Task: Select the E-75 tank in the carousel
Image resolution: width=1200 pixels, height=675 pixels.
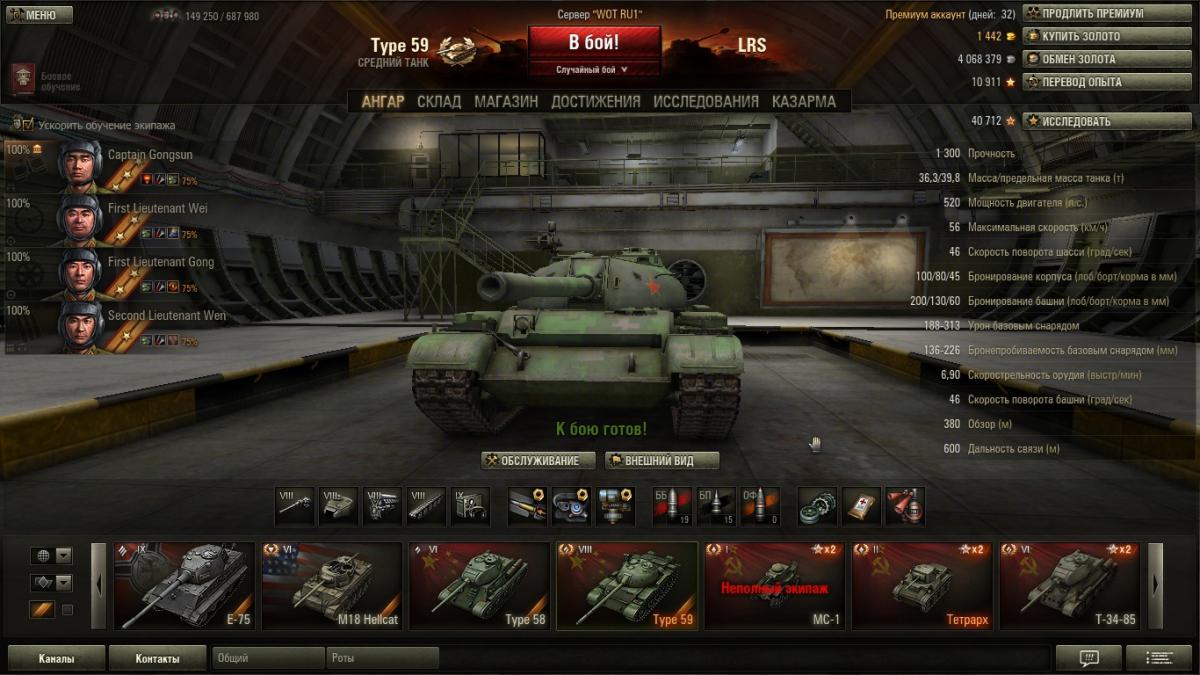Action: tap(184, 586)
